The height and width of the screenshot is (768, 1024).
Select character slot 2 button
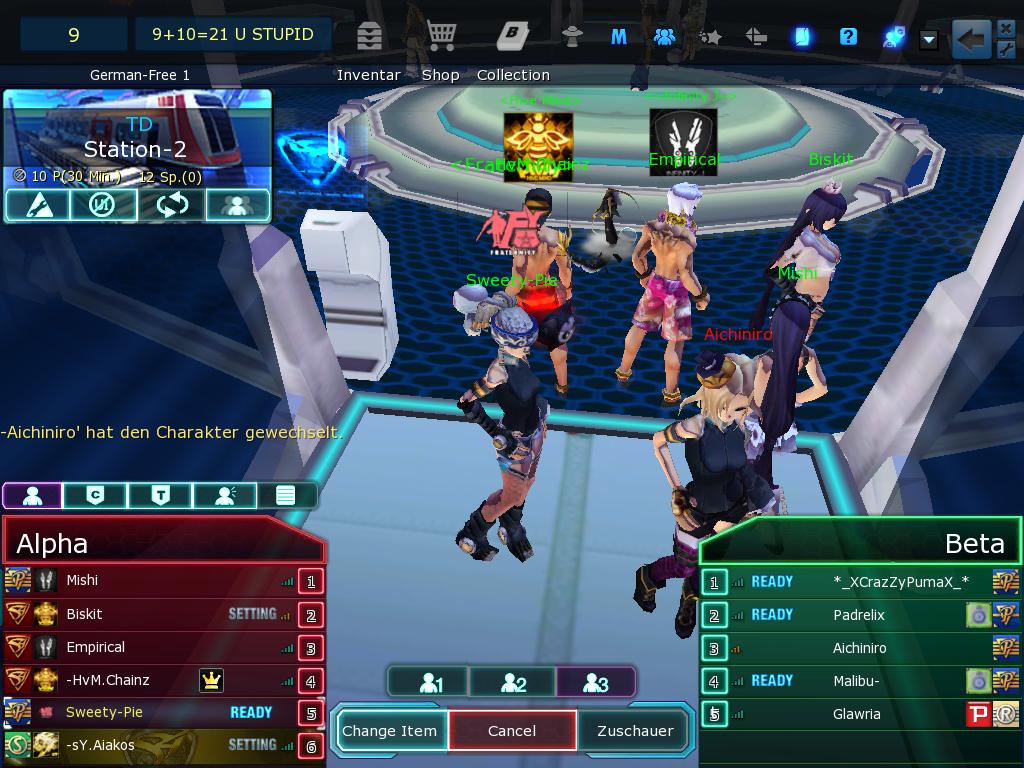pos(513,683)
